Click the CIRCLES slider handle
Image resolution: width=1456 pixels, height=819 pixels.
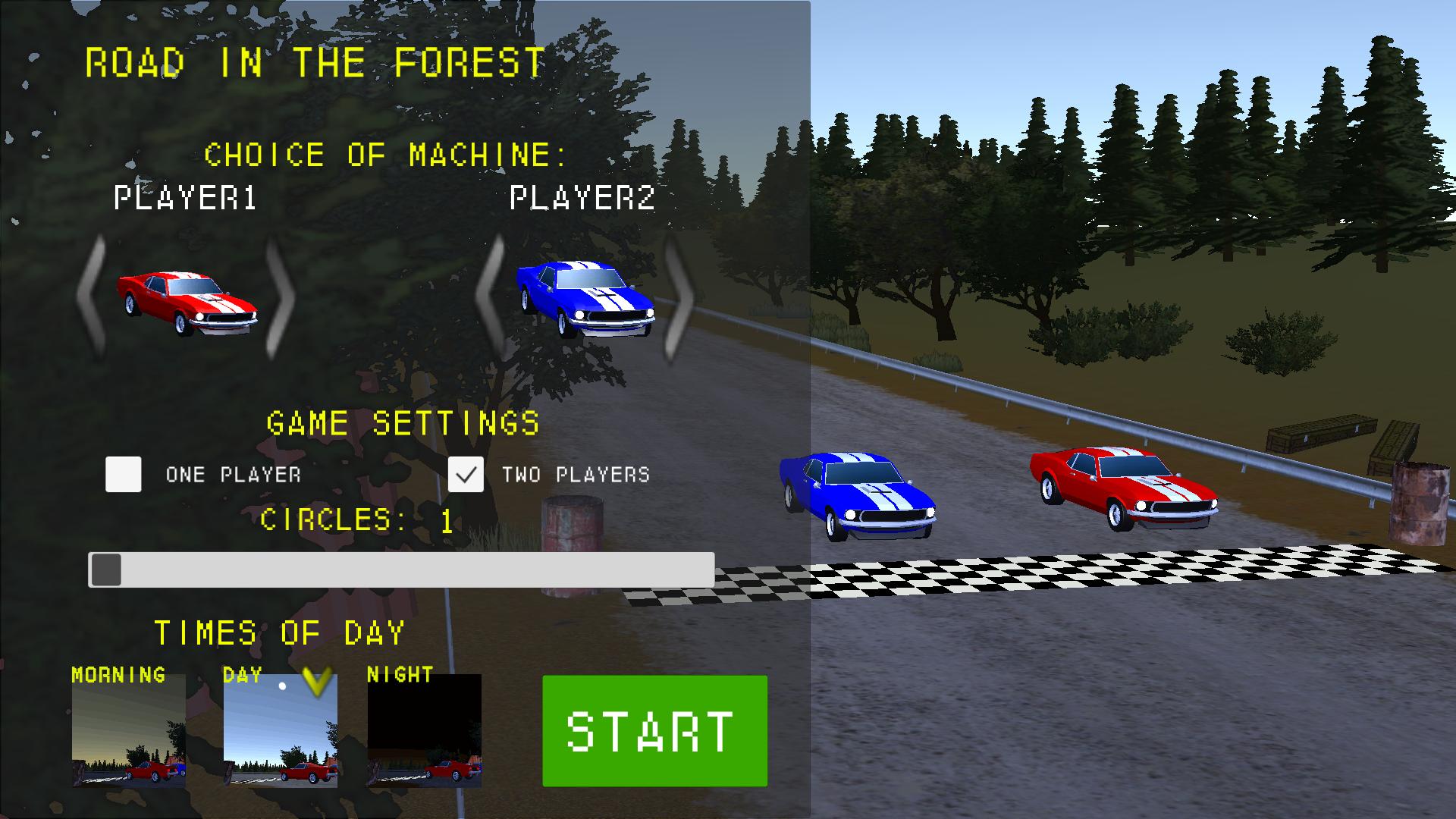tap(107, 570)
